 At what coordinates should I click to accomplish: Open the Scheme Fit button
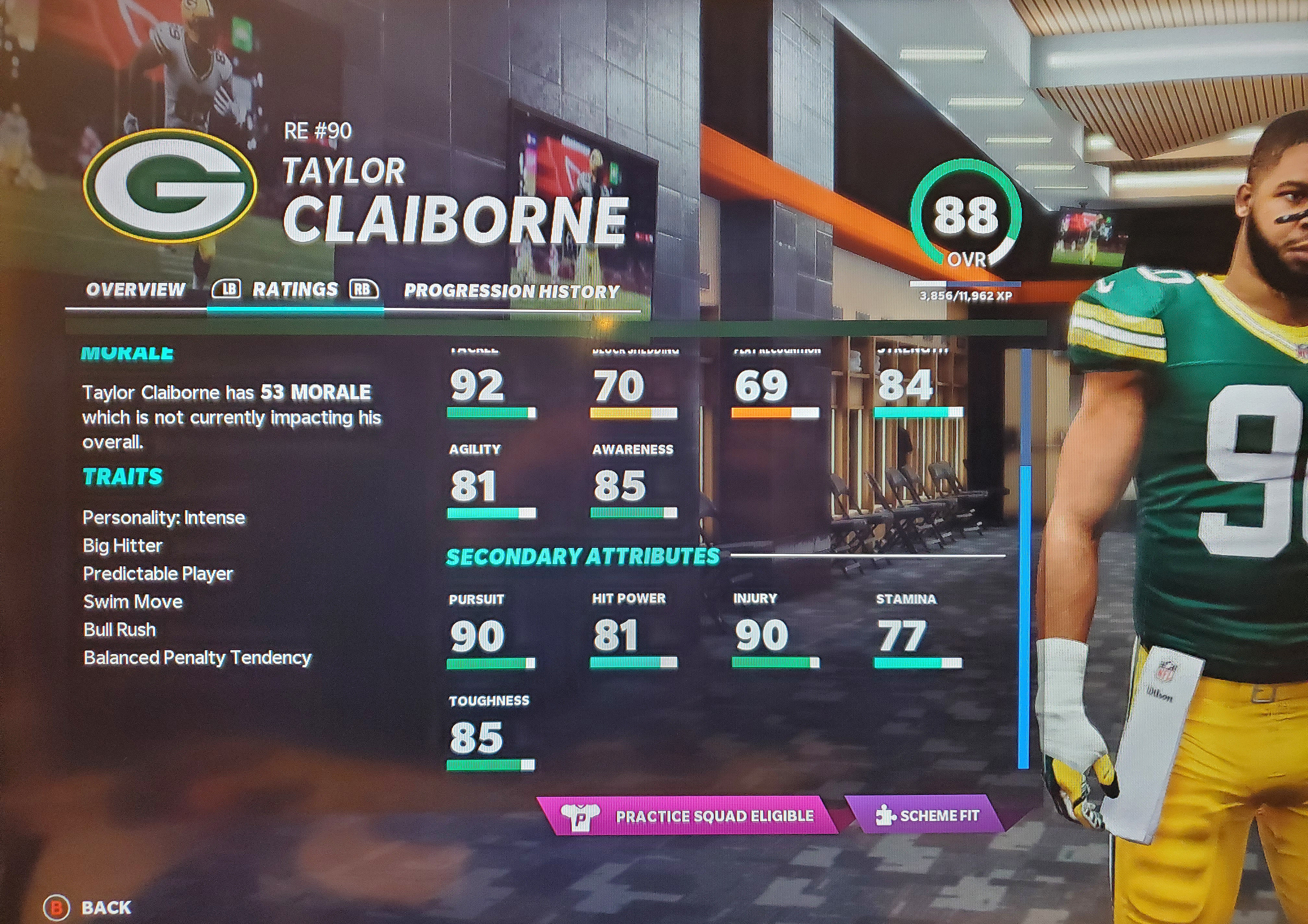(927, 815)
